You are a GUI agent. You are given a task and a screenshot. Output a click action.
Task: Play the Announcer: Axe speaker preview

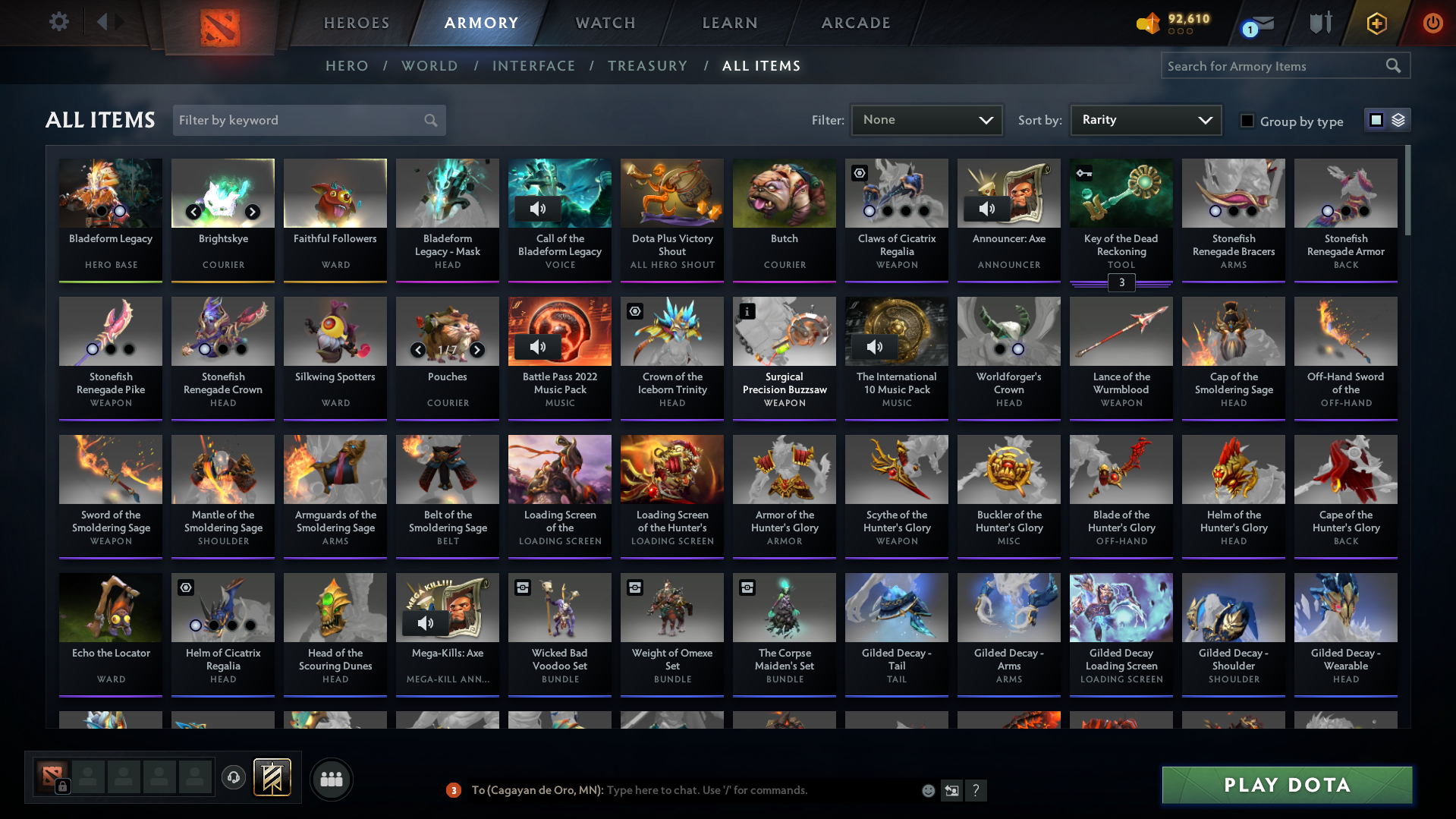click(x=986, y=208)
